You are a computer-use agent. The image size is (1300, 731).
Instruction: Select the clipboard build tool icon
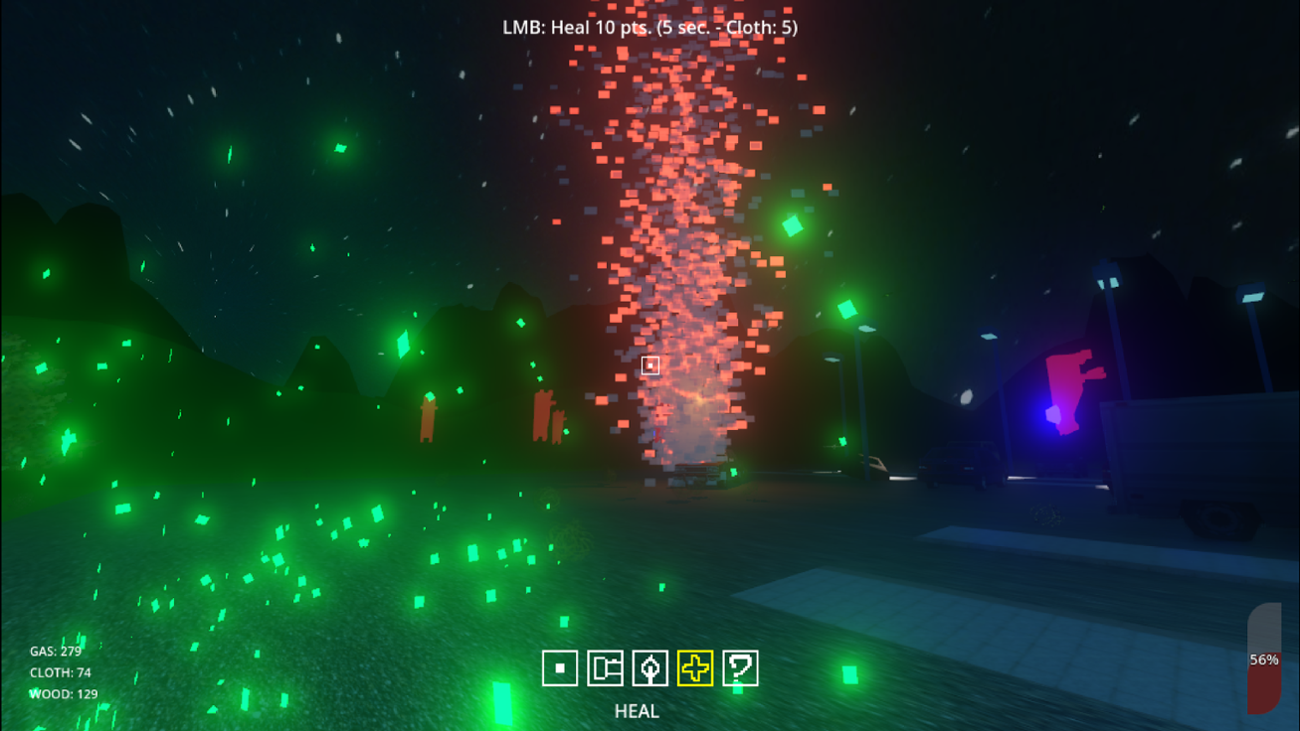click(x=605, y=668)
